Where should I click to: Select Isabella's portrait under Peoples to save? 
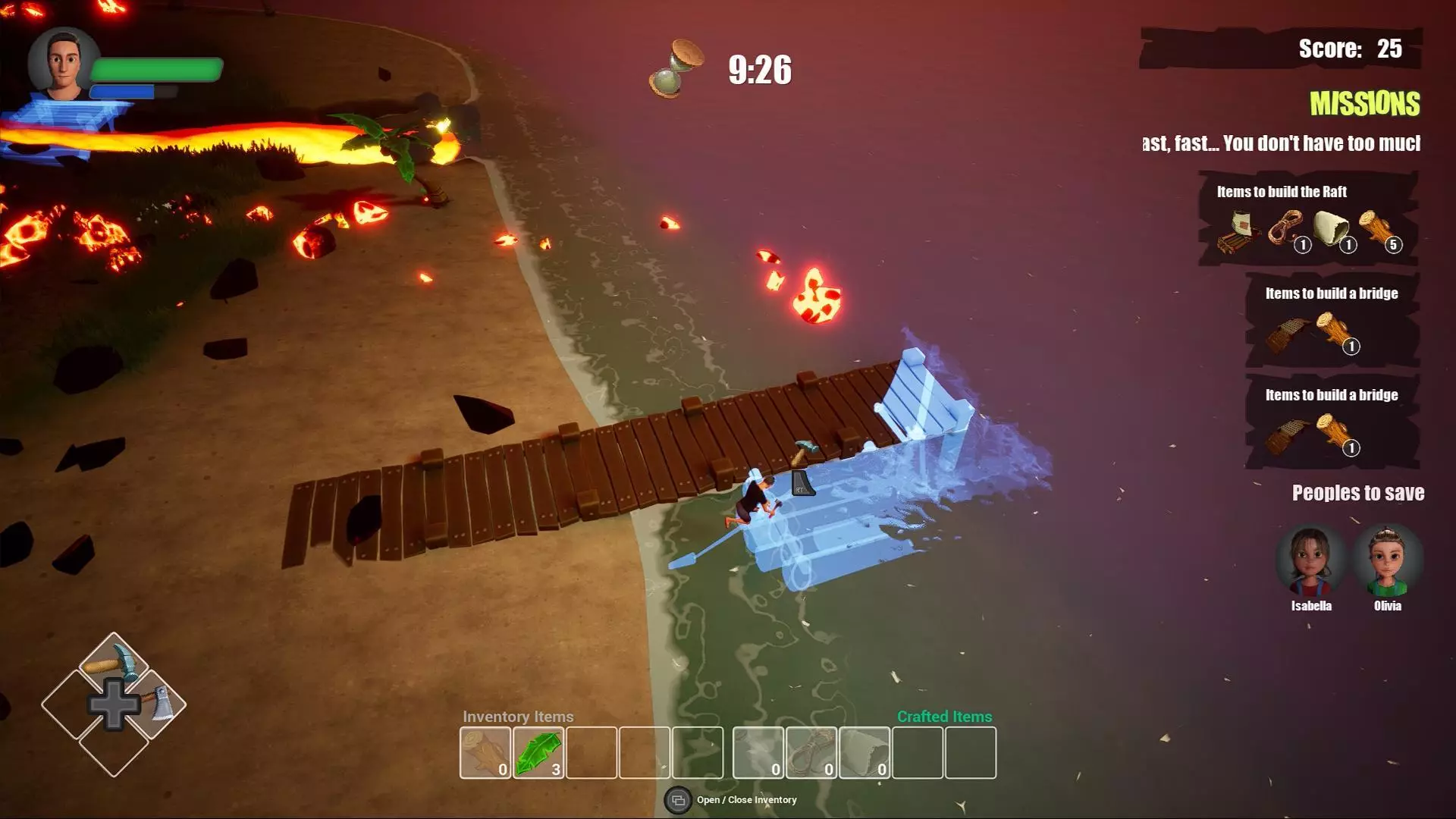pos(1310,562)
